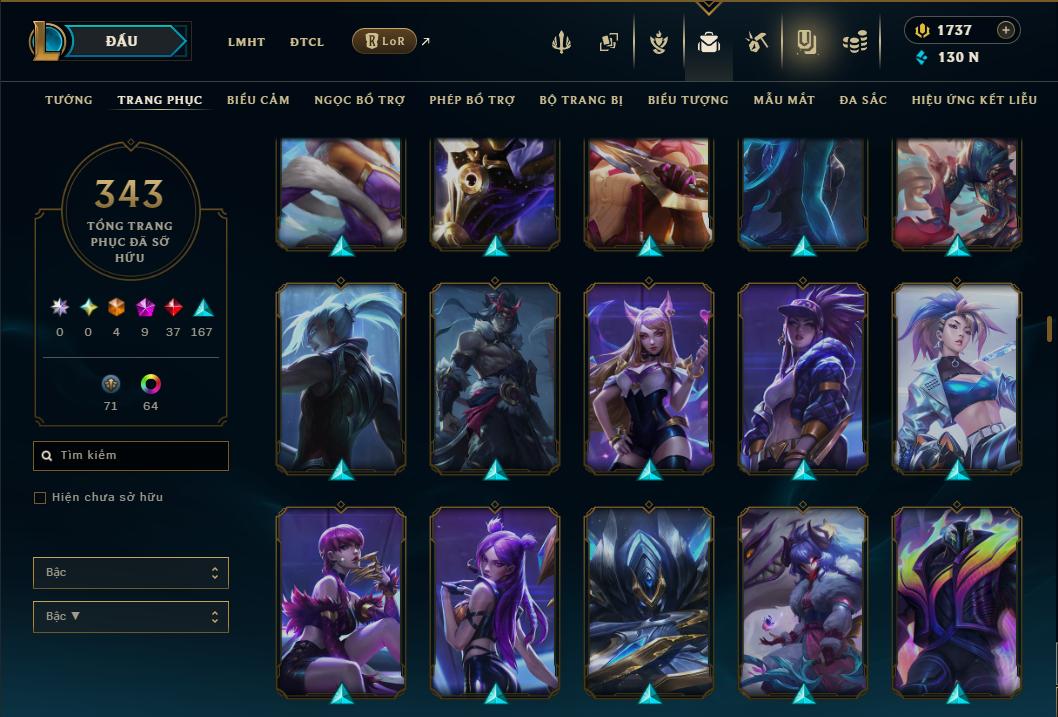Choose the K/DA Evelynn skin with golden claws
This screenshot has height=717, width=1058.
pos(341,602)
